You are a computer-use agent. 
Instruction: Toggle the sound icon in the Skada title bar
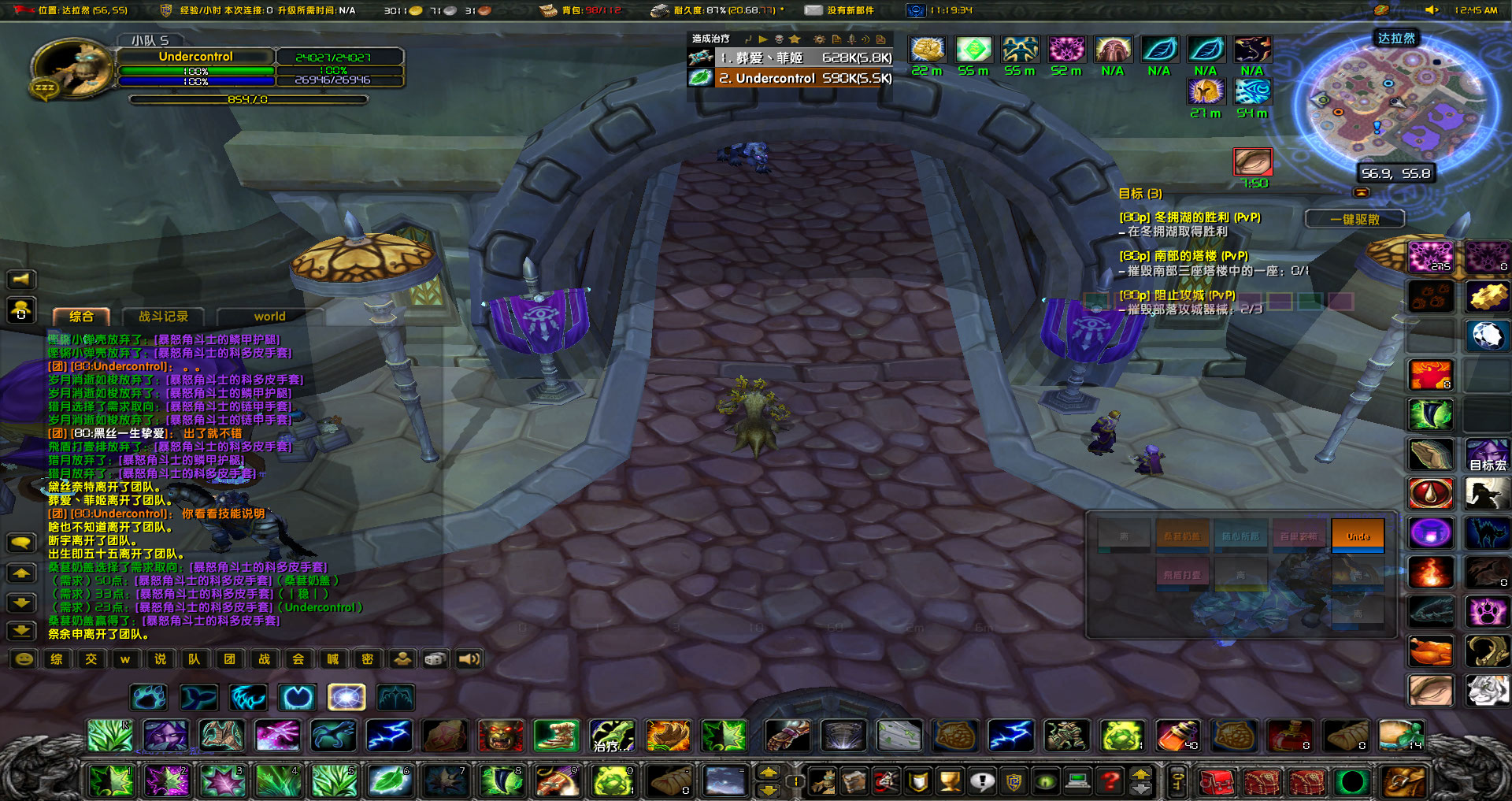pyautogui.click(x=866, y=39)
